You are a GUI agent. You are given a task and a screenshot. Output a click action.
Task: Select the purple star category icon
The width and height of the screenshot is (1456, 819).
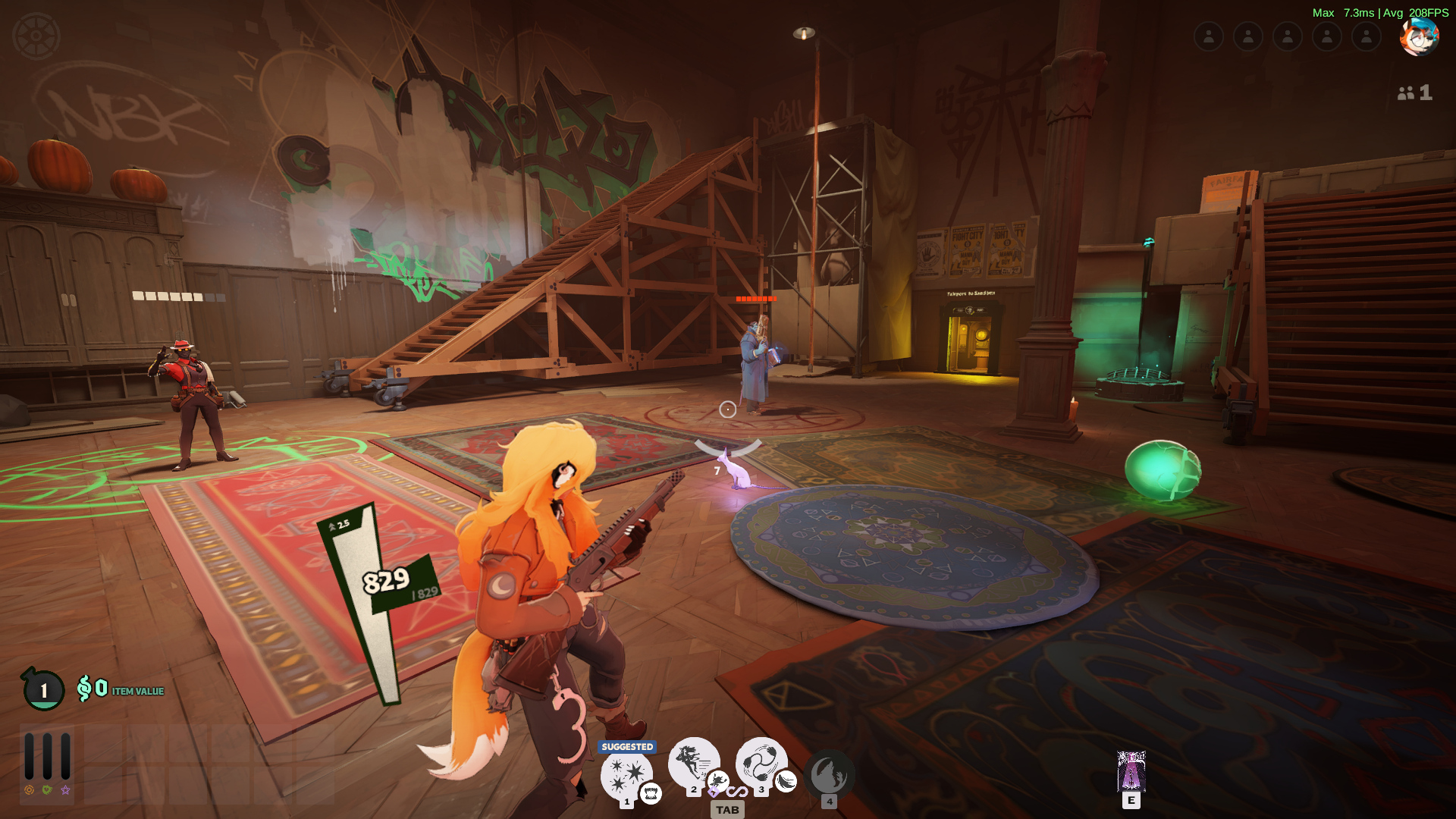point(66,790)
